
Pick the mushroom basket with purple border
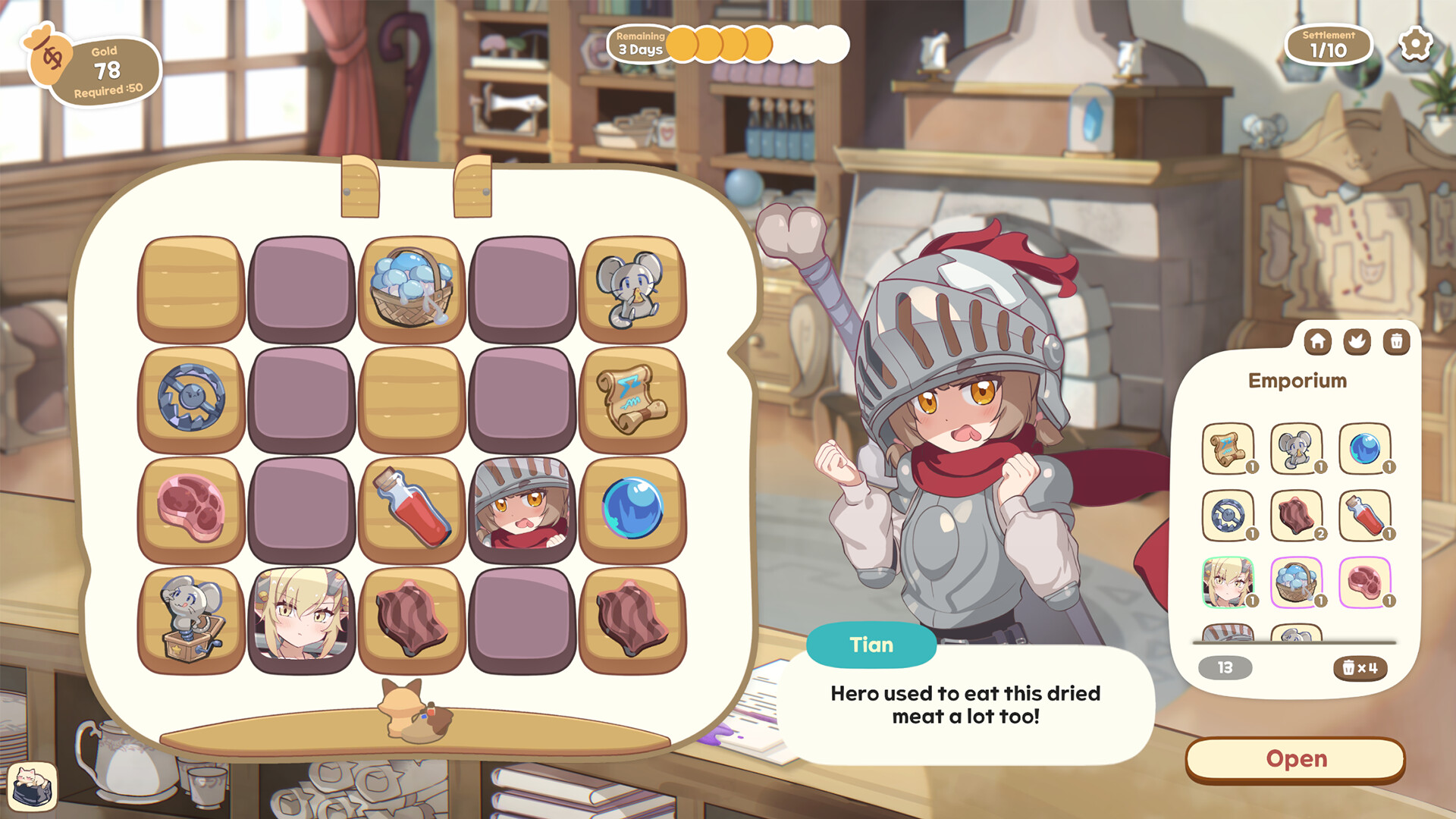pyautogui.click(x=1297, y=584)
